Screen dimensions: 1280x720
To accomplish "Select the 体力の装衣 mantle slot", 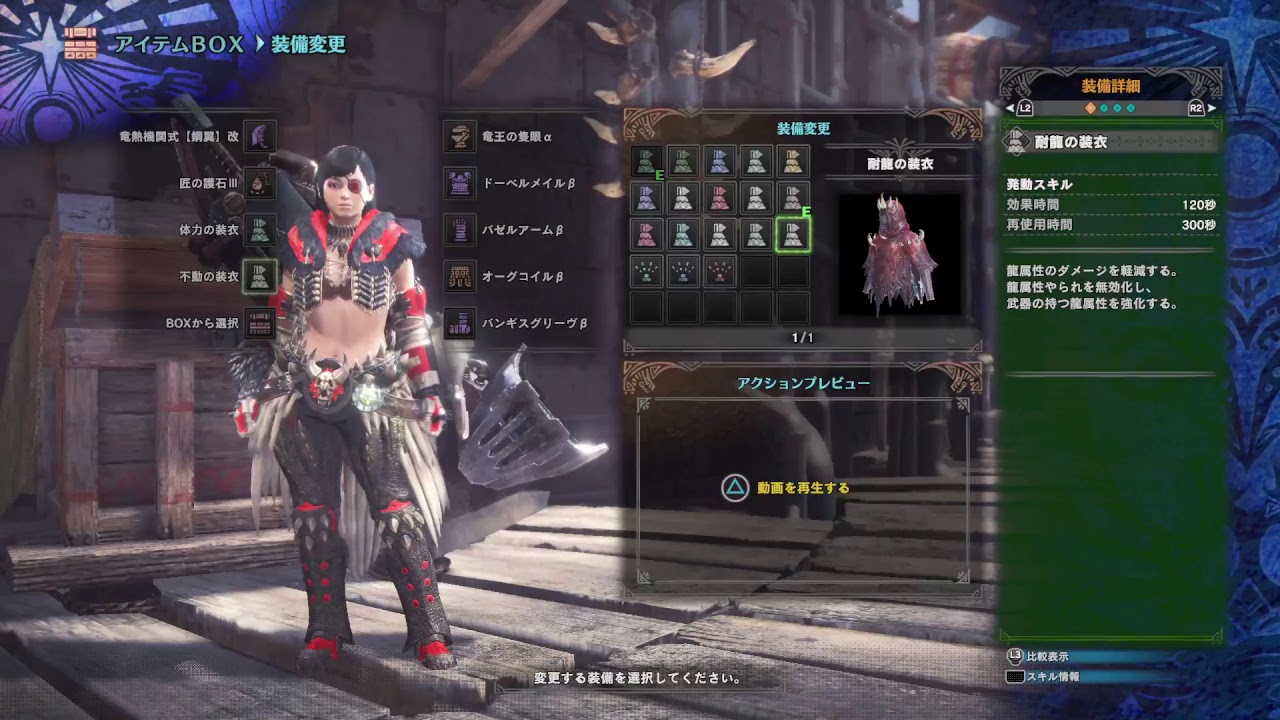I will (x=259, y=232).
